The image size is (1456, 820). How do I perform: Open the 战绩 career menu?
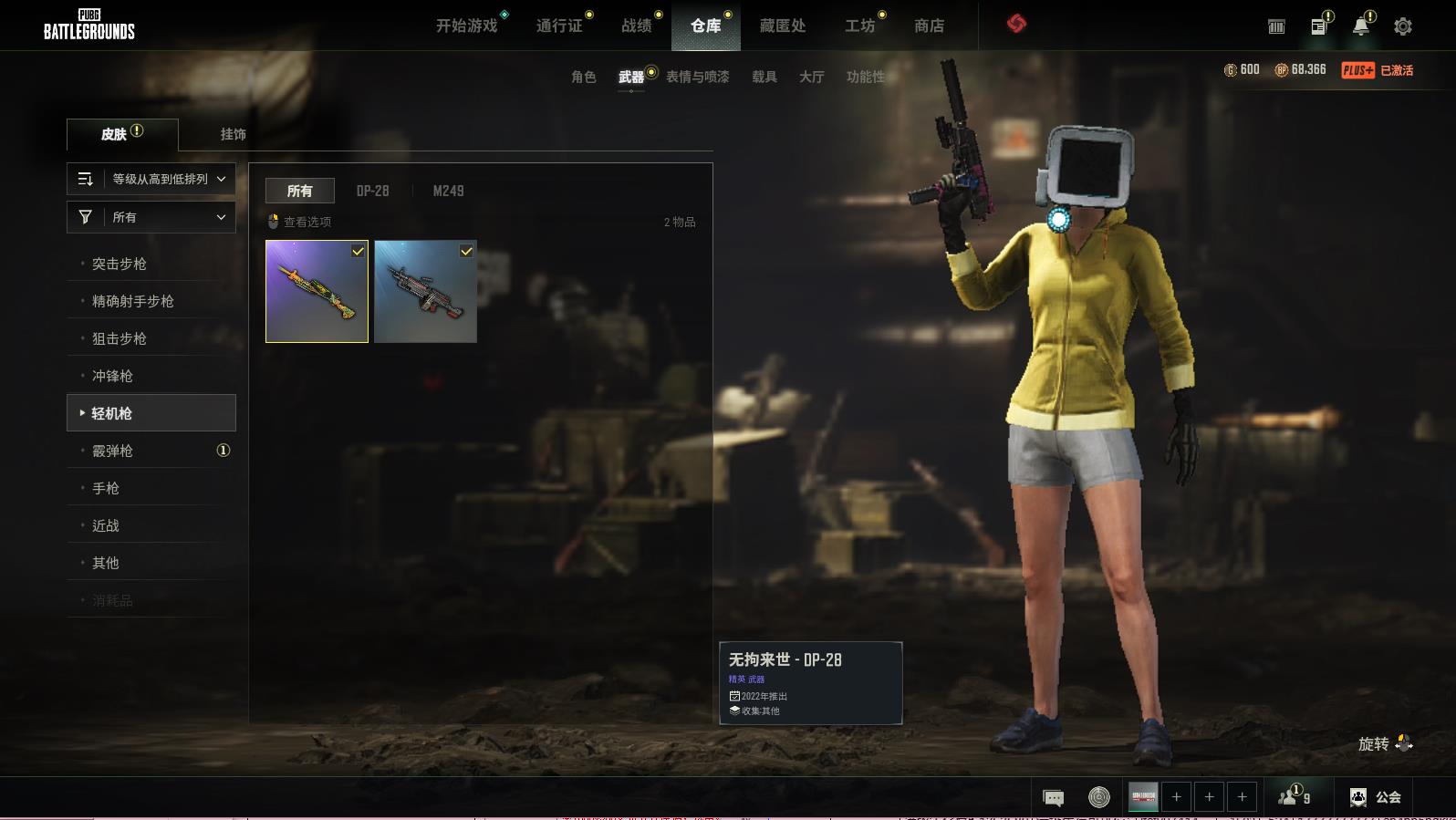(637, 26)
